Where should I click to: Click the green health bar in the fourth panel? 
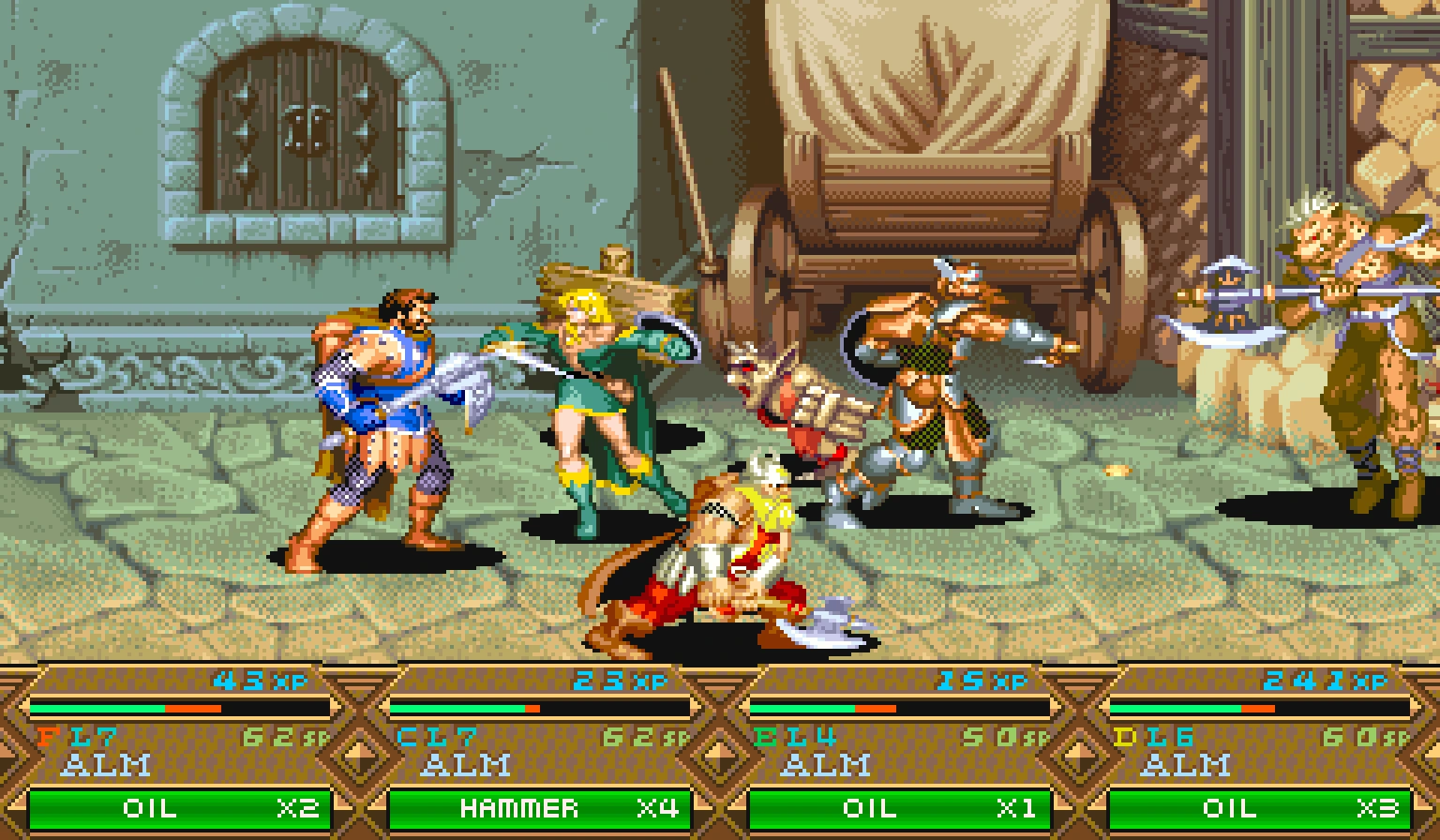pos(1177,710)
